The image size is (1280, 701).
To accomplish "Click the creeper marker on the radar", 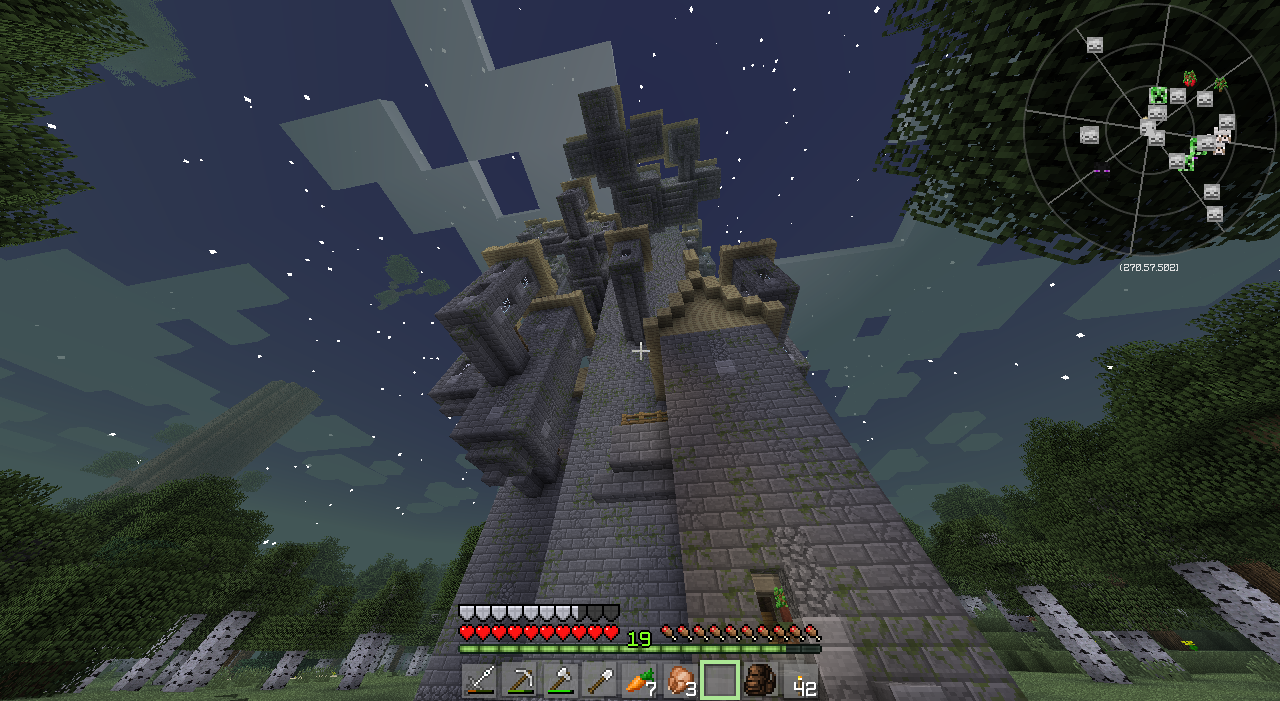I will [1158, 96].
